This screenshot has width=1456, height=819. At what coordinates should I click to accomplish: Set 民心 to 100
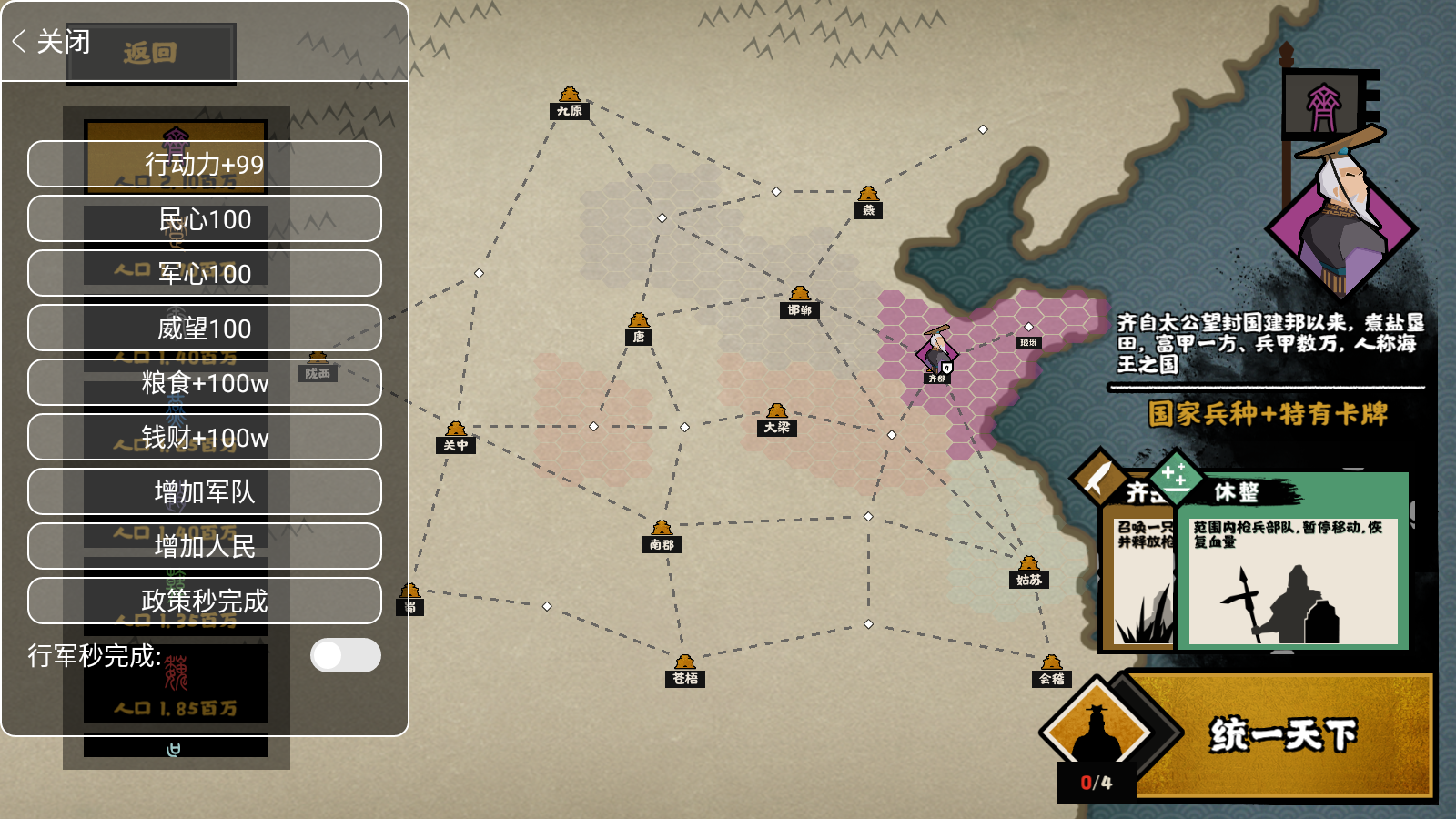pyautogui.click(x=205, y=218)
